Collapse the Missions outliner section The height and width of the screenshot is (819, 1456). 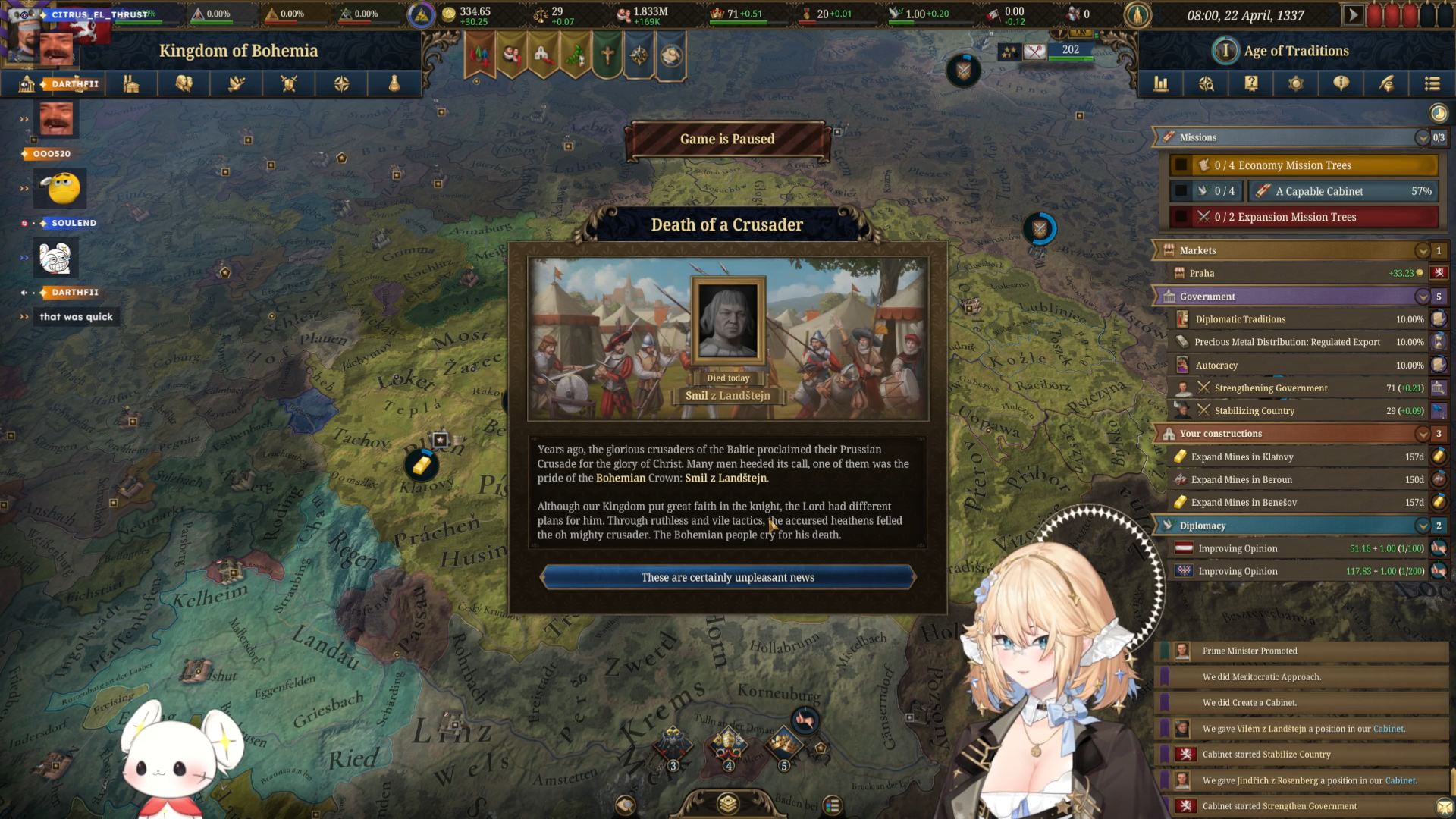click(x=1422, y=138)
